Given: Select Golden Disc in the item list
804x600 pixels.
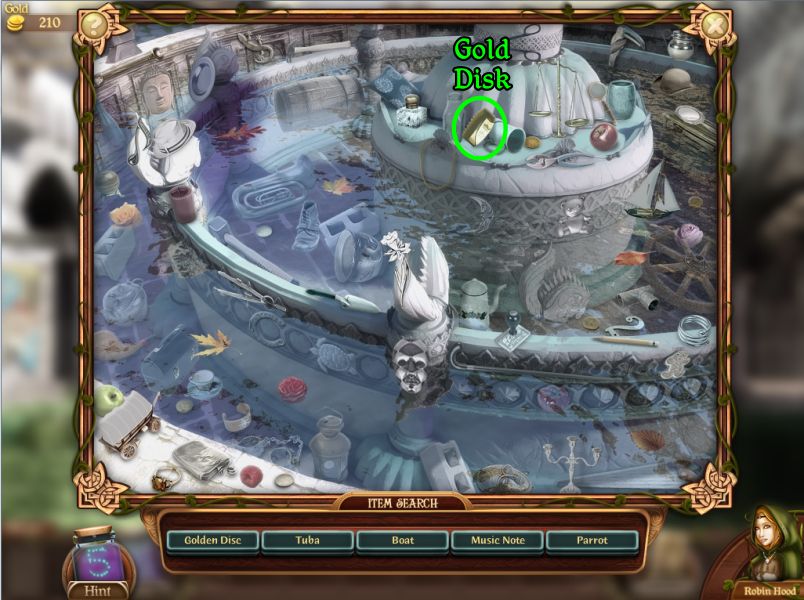Looking at the screenshot, I should 211,541.
